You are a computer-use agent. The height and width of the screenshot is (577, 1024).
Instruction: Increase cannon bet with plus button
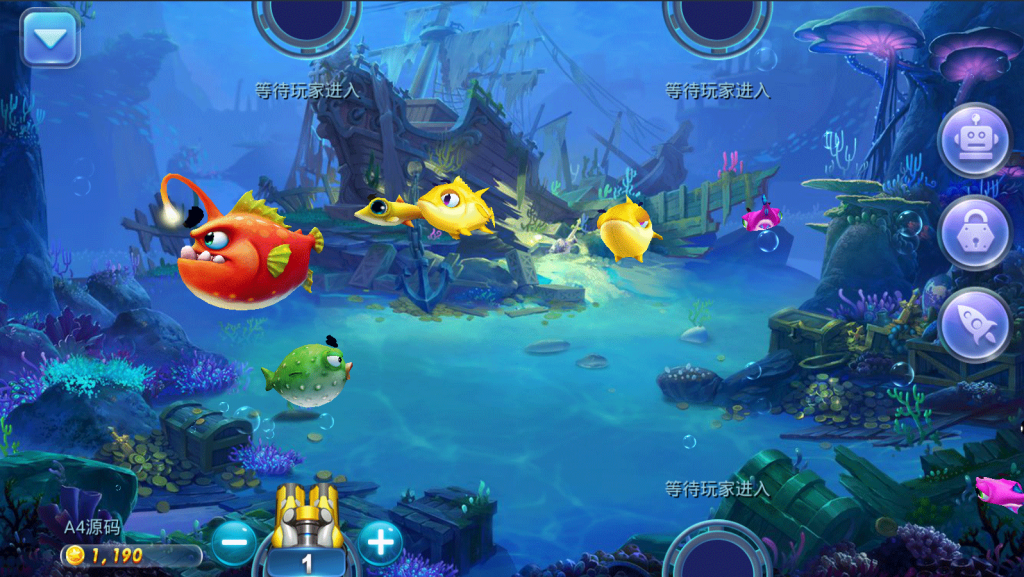pyautogui.click(x=380, y=543)
